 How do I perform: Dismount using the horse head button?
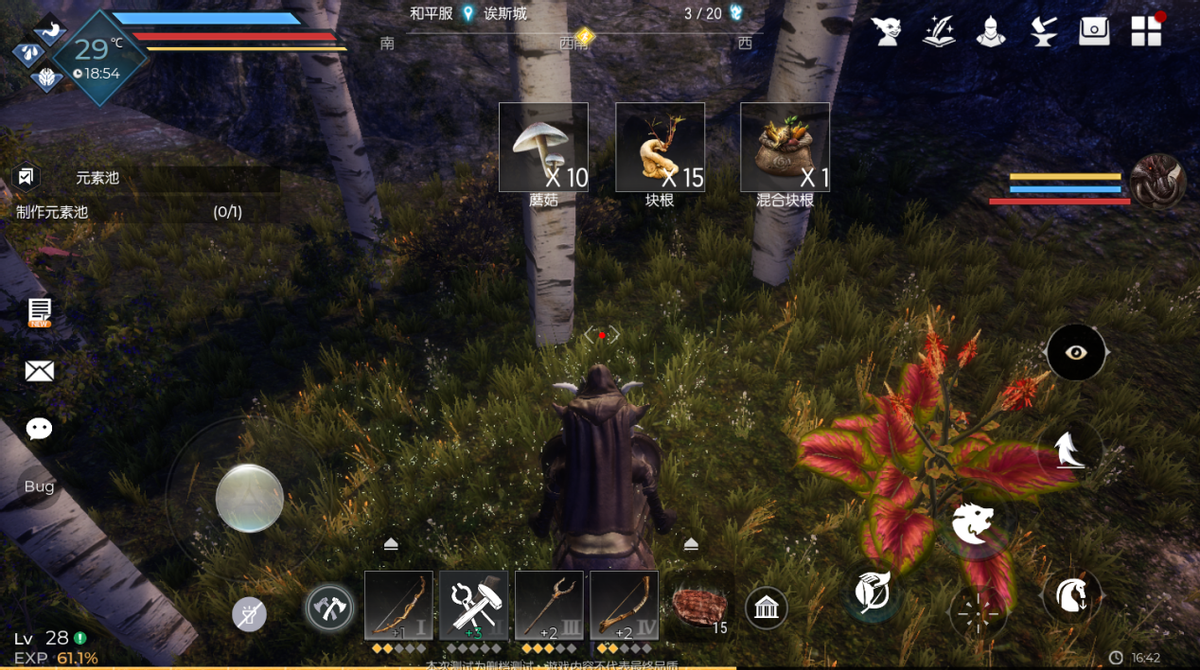coord(1072,595)
